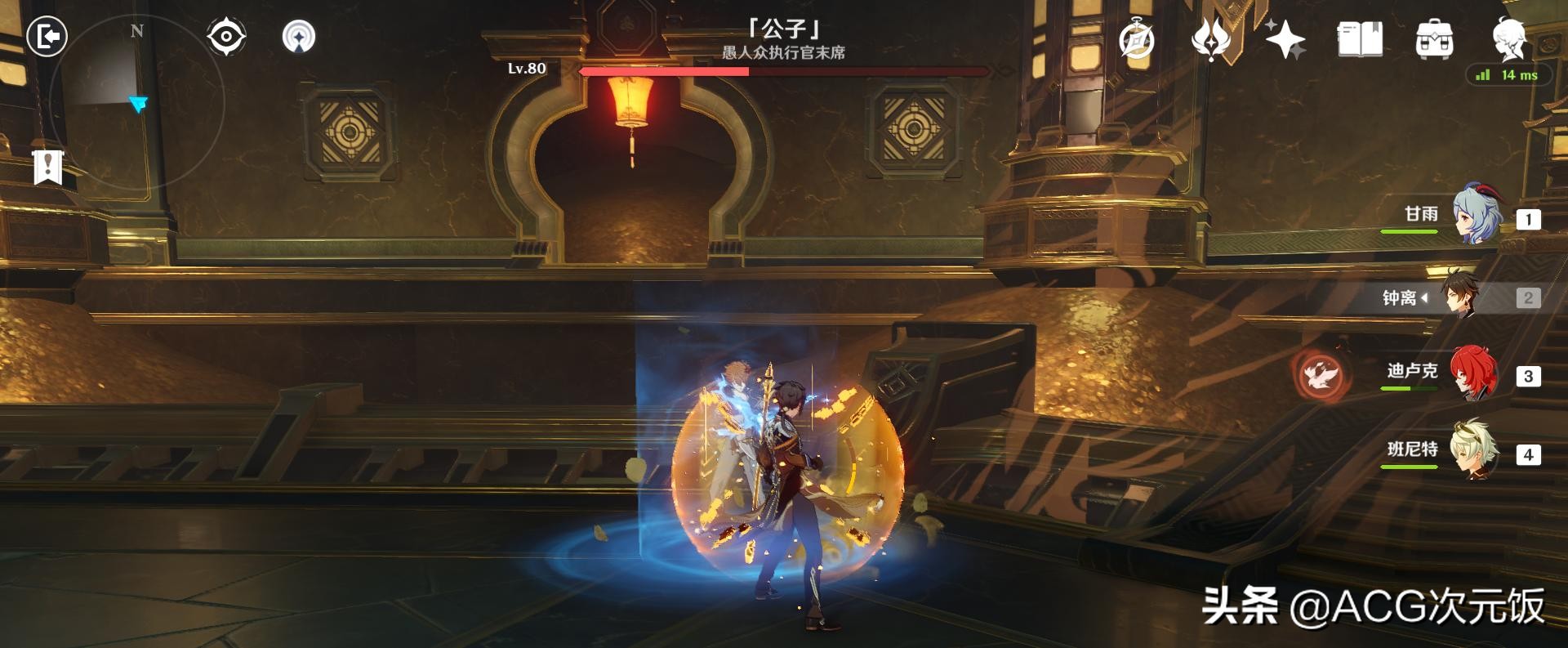This screenshot has height=648, width=1568.
Task: Open the compass events icon
Action: point(1137,39)
